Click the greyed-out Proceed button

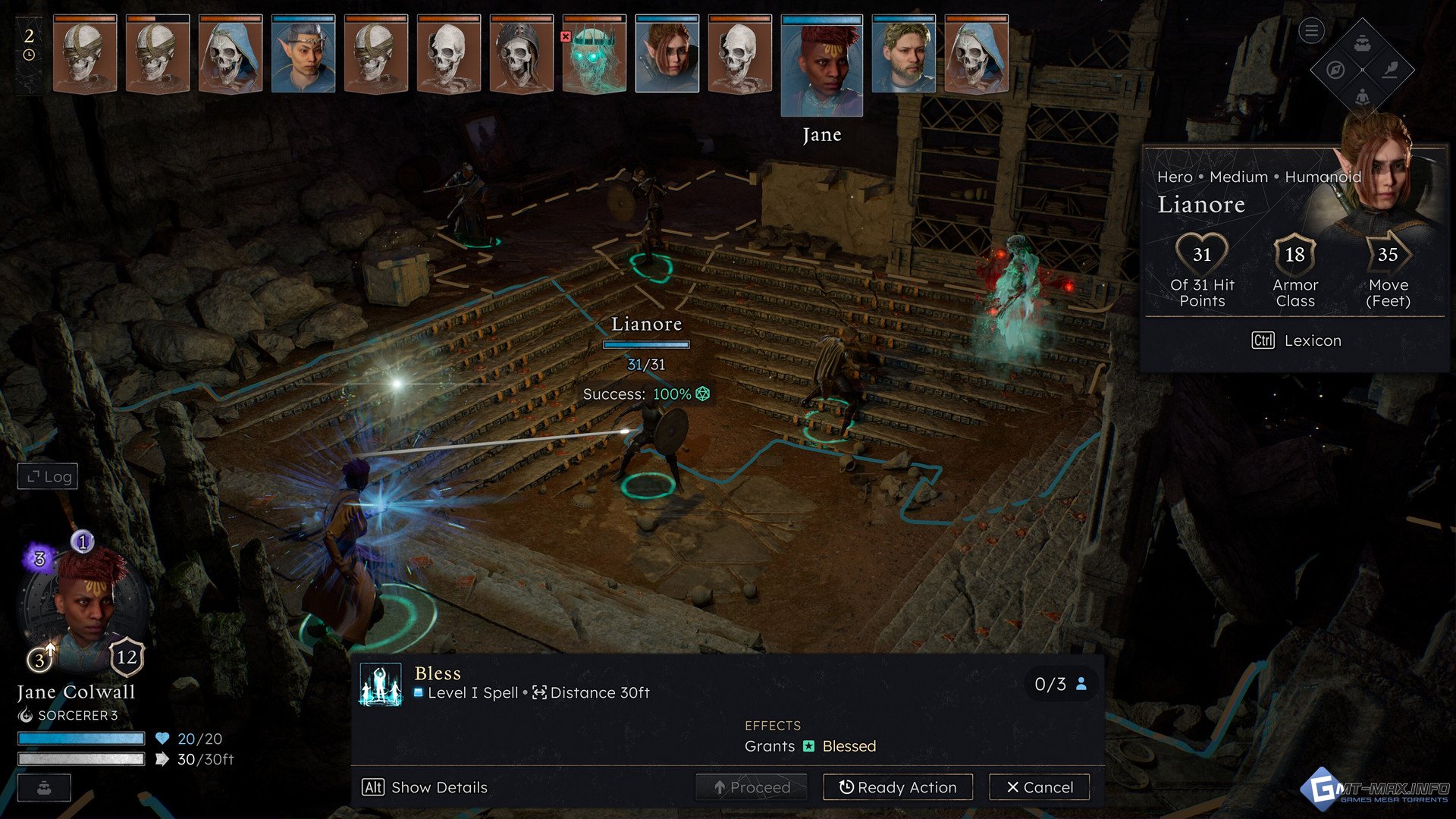(x=752, y=787)
